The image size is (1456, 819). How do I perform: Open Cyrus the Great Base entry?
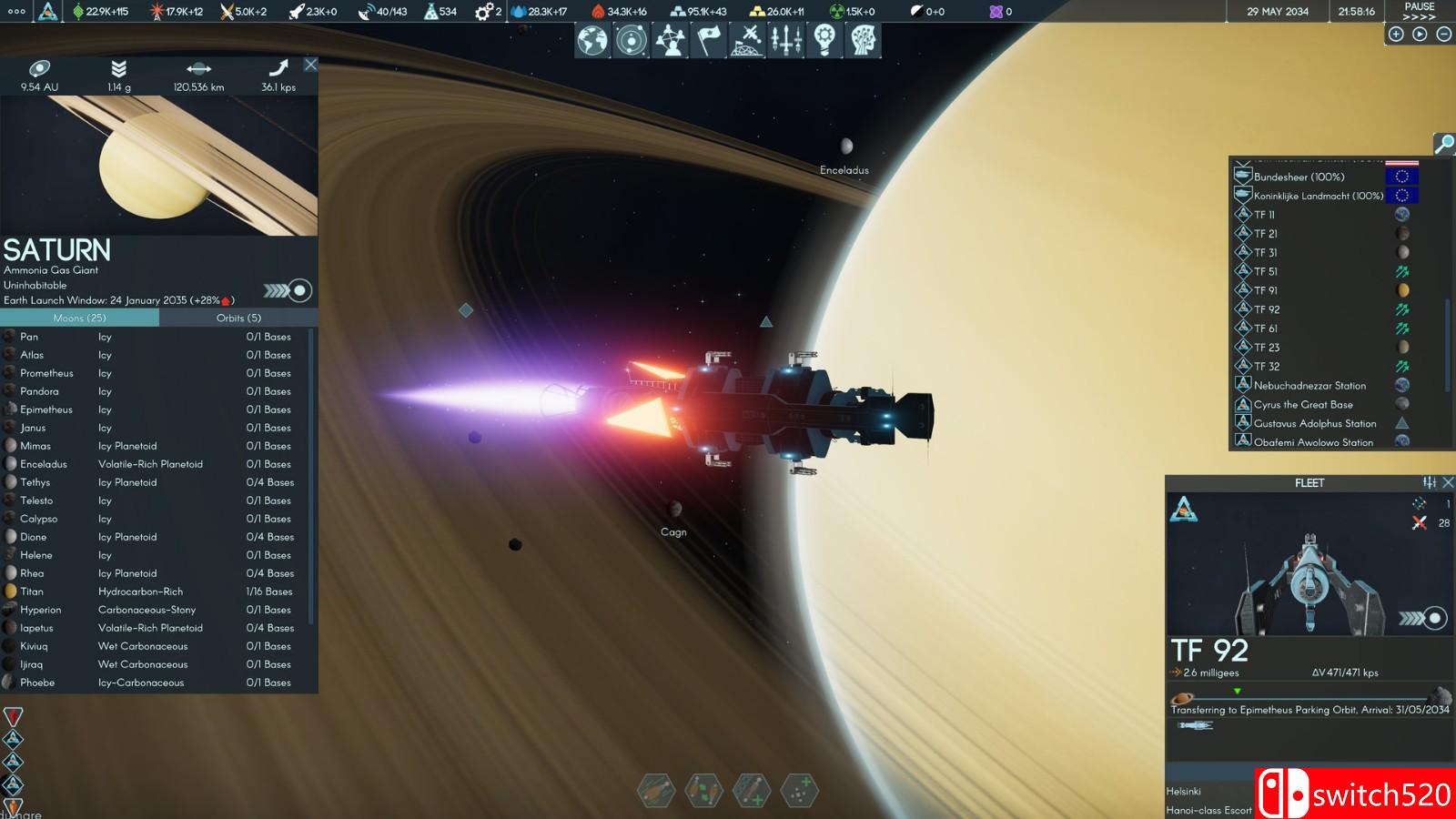tap(1303, 405)
